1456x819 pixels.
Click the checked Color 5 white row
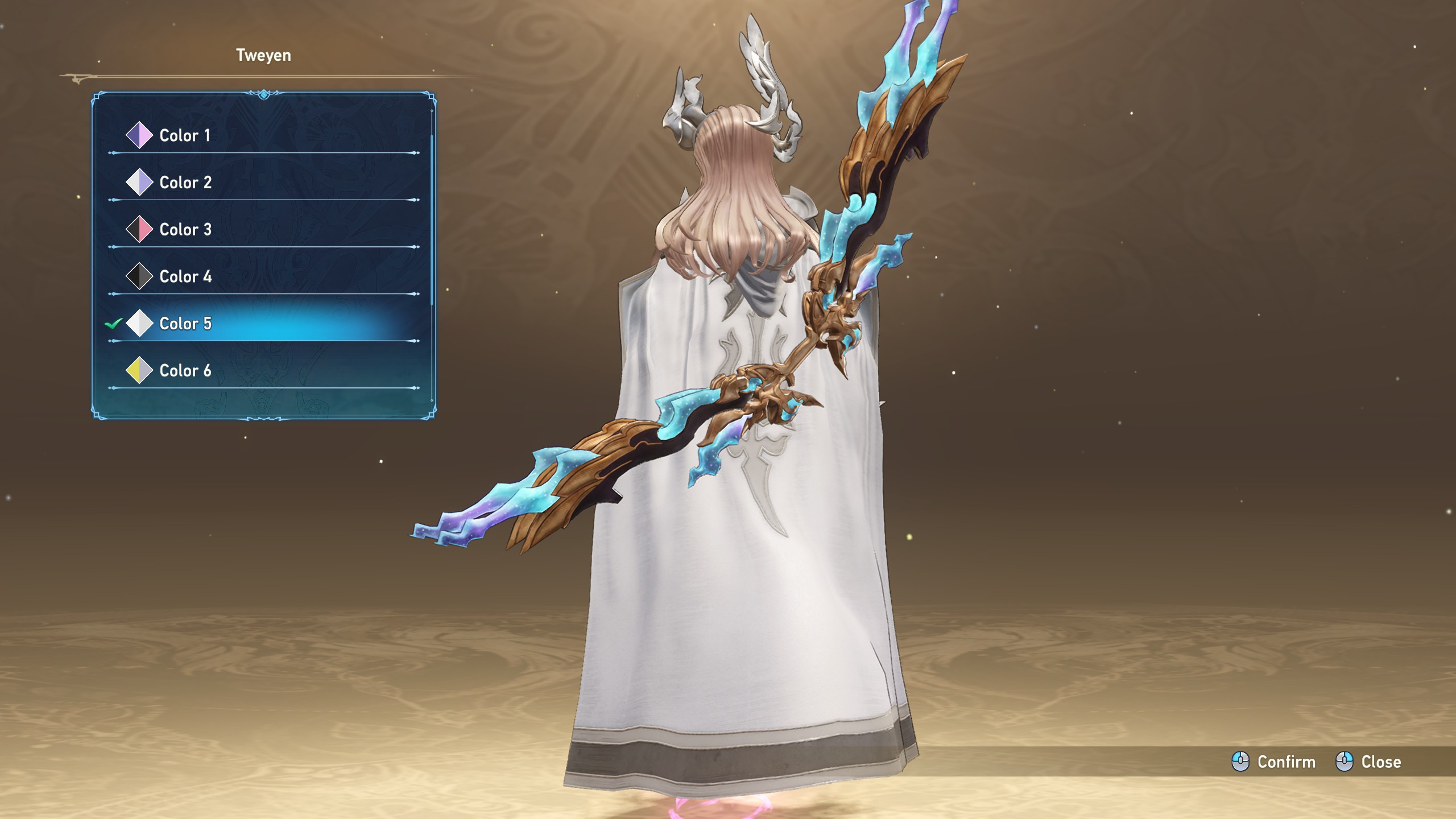click(x=185, y=324)
